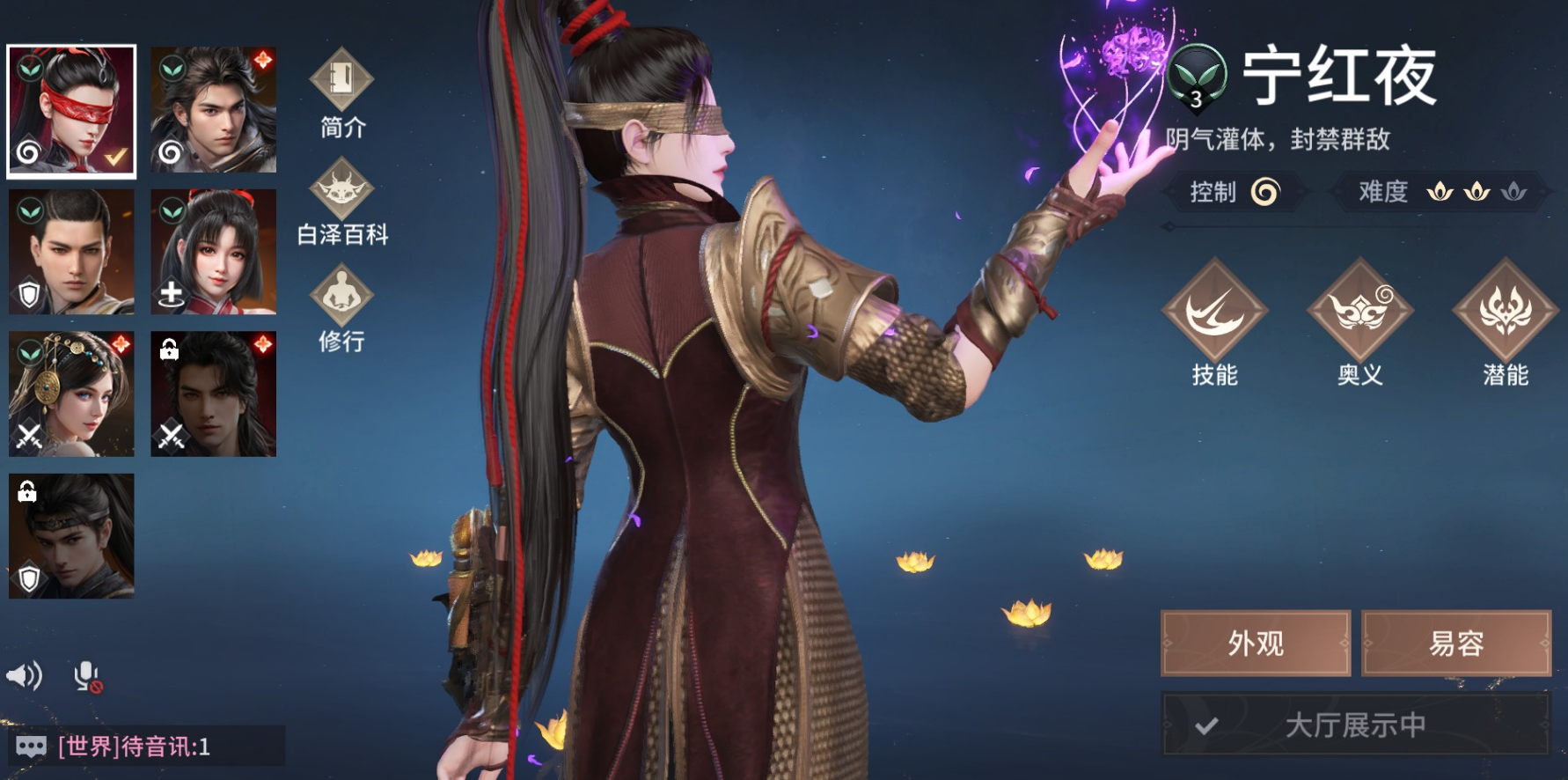Click the 易容 face customization button
The image size is (1568, 780).
1456,644
